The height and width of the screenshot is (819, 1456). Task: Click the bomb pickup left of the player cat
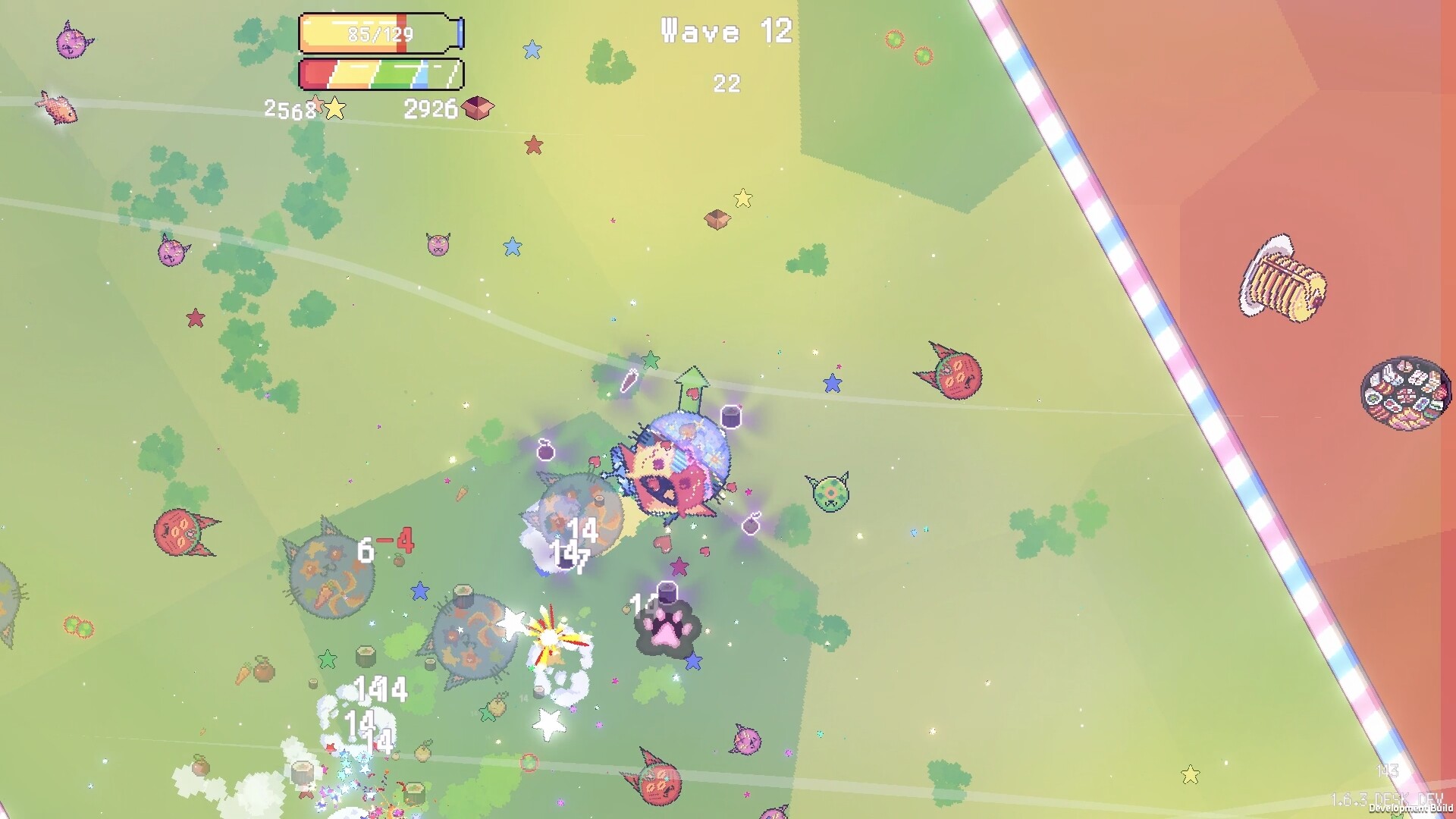548,453
